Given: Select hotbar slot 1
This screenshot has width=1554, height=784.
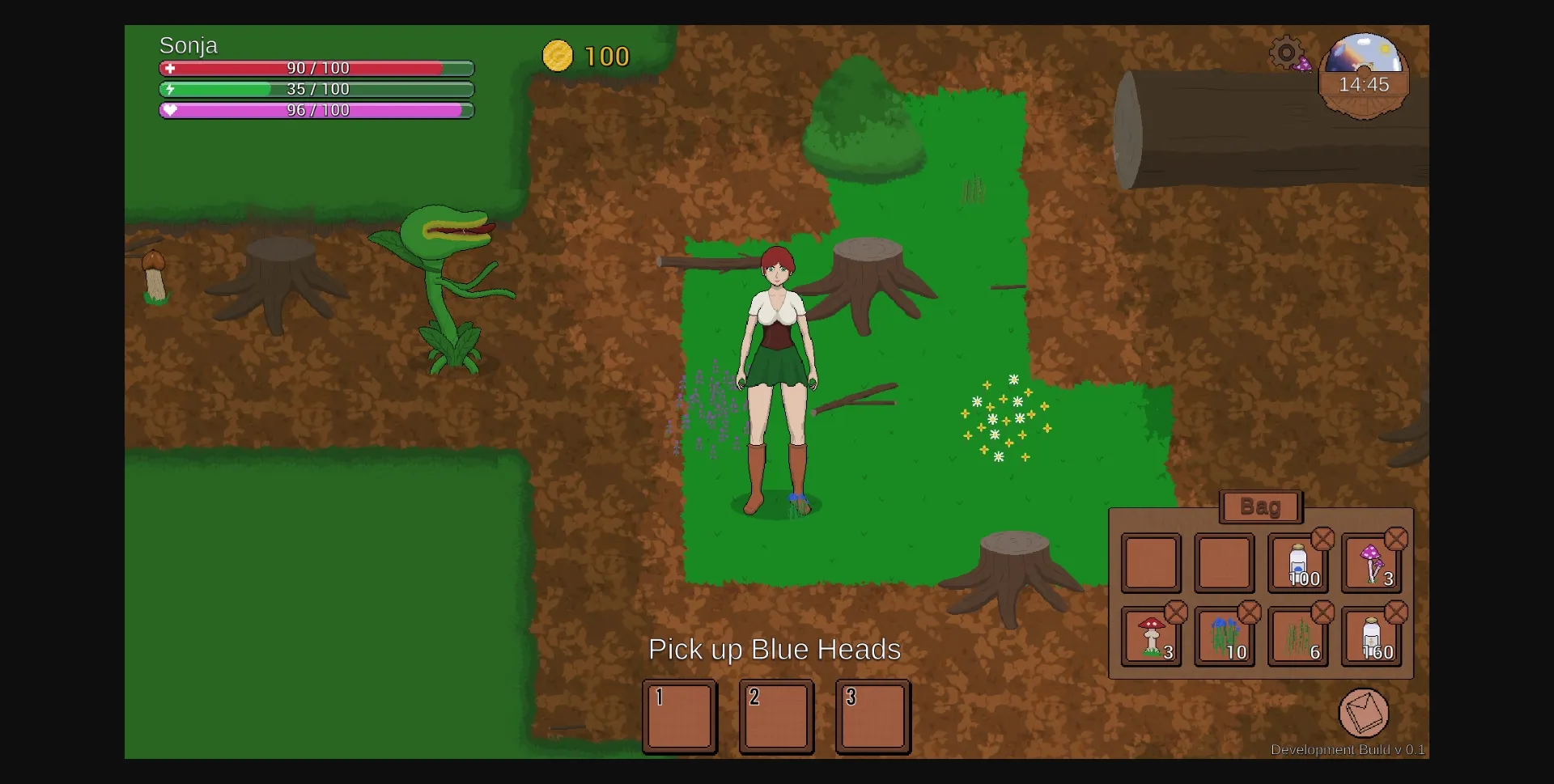Looking at the screenshot, I should (x=680, y=717).
